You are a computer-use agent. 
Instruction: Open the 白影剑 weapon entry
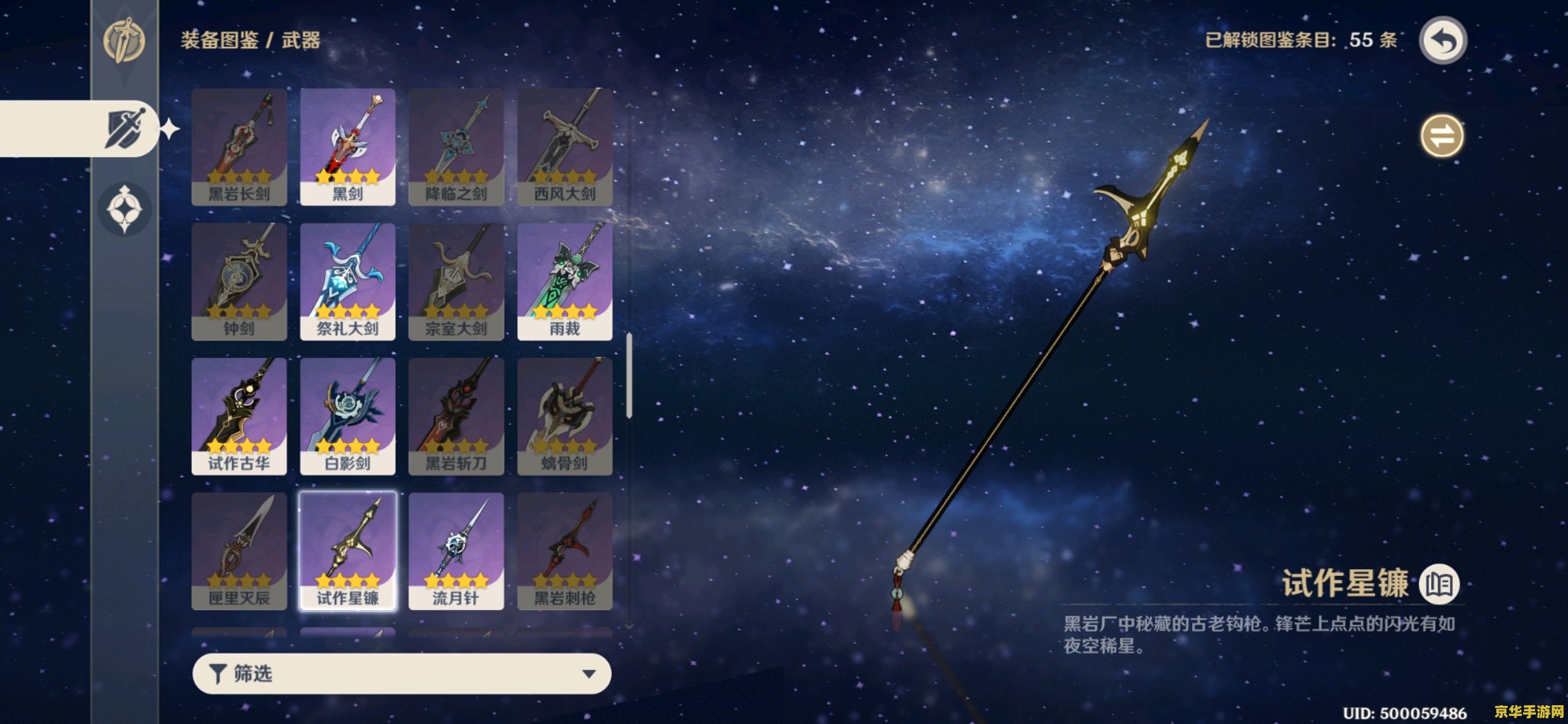click(348, 416)
